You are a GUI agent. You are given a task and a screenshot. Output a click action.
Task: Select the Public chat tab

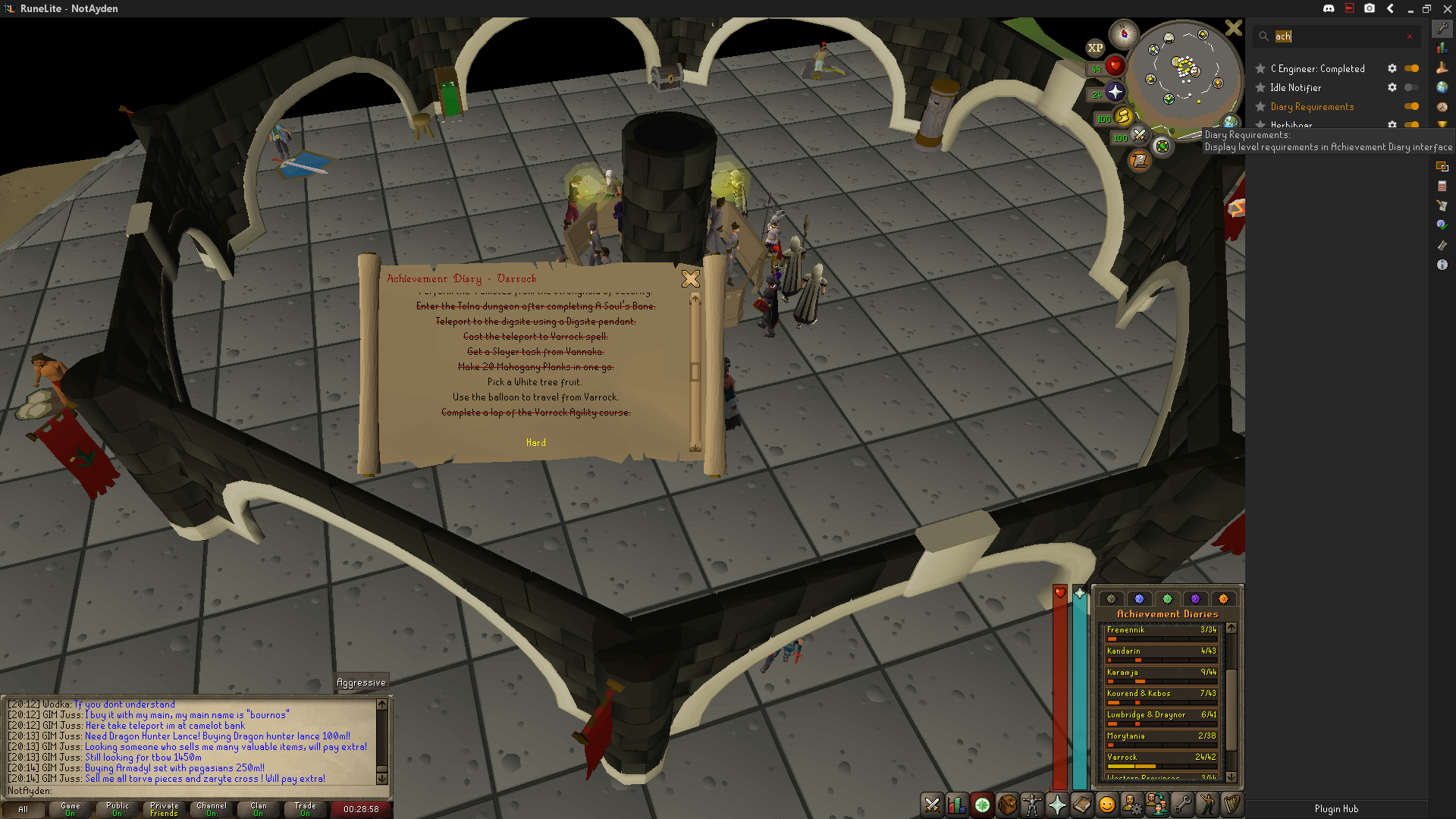tap(116, 809)
